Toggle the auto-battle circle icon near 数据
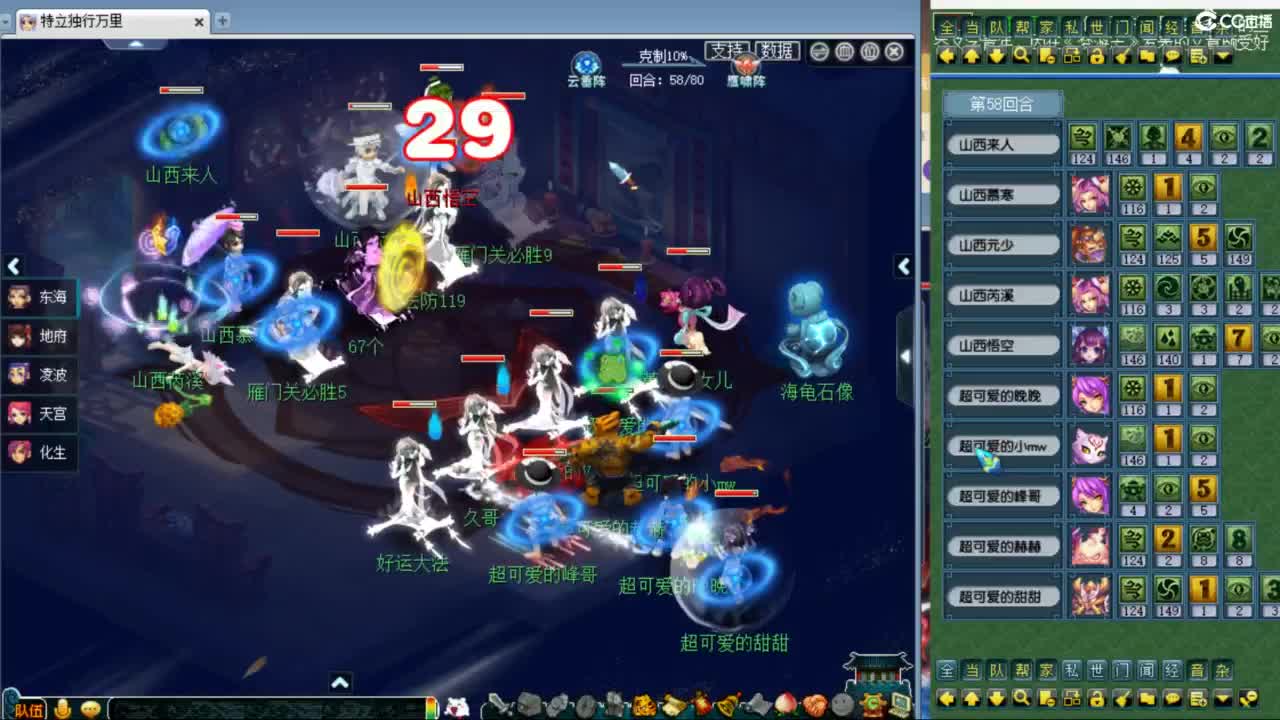Viewport: 1280px width, 720px height. point(820,51)
